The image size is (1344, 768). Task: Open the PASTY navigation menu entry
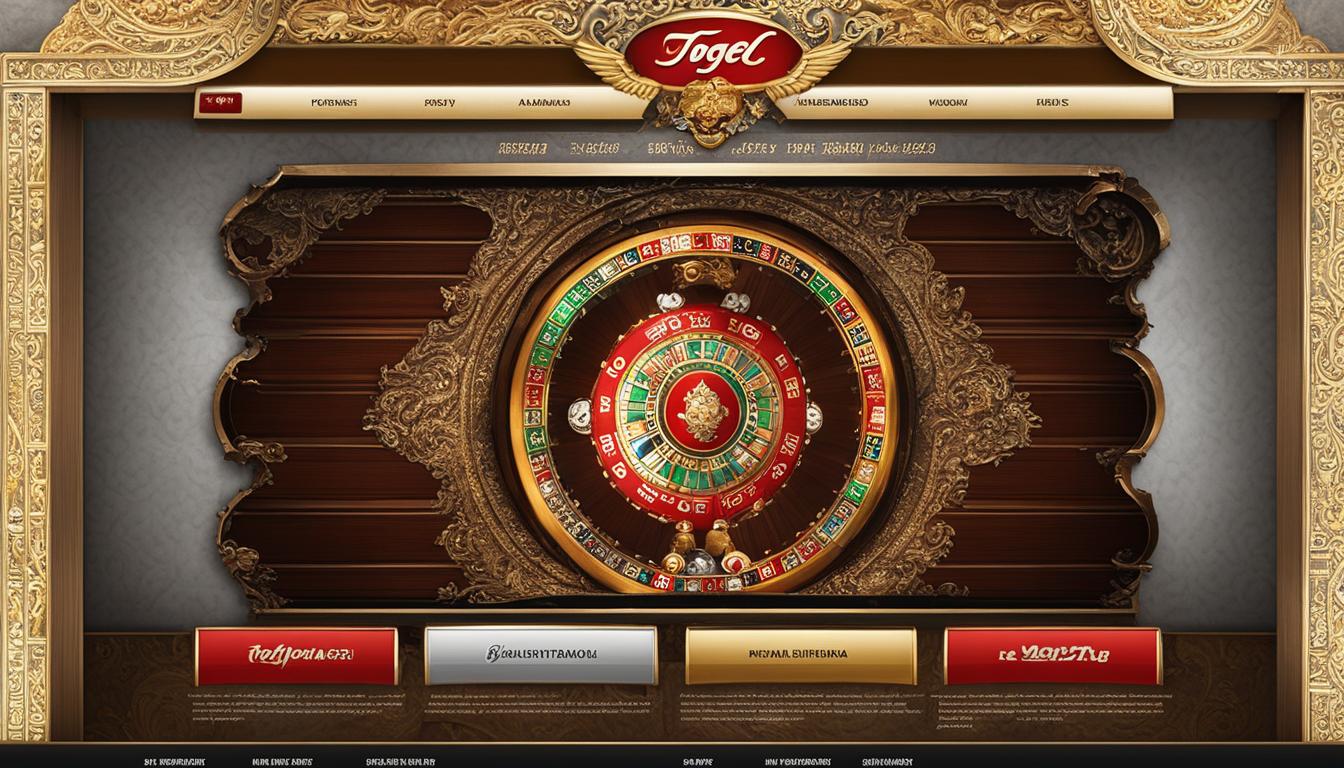[x=440, y=102]
